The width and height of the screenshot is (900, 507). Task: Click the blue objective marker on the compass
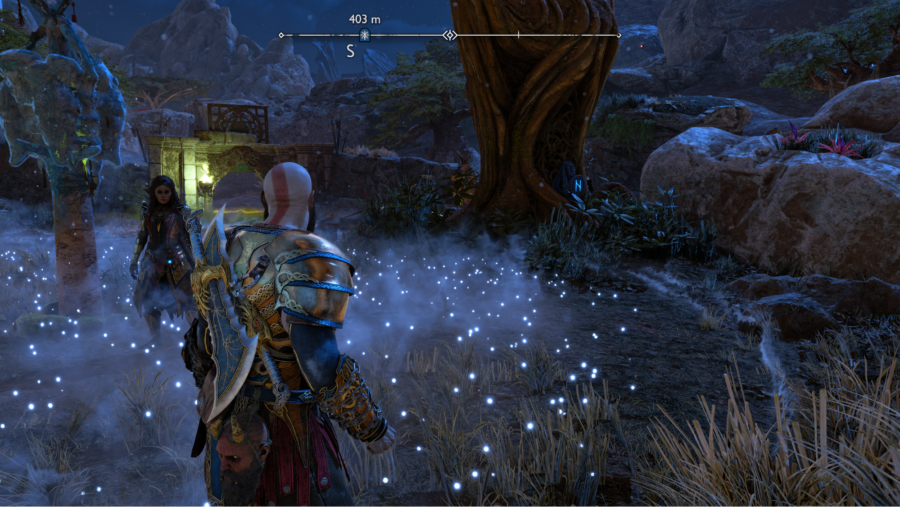pos(365,35)
